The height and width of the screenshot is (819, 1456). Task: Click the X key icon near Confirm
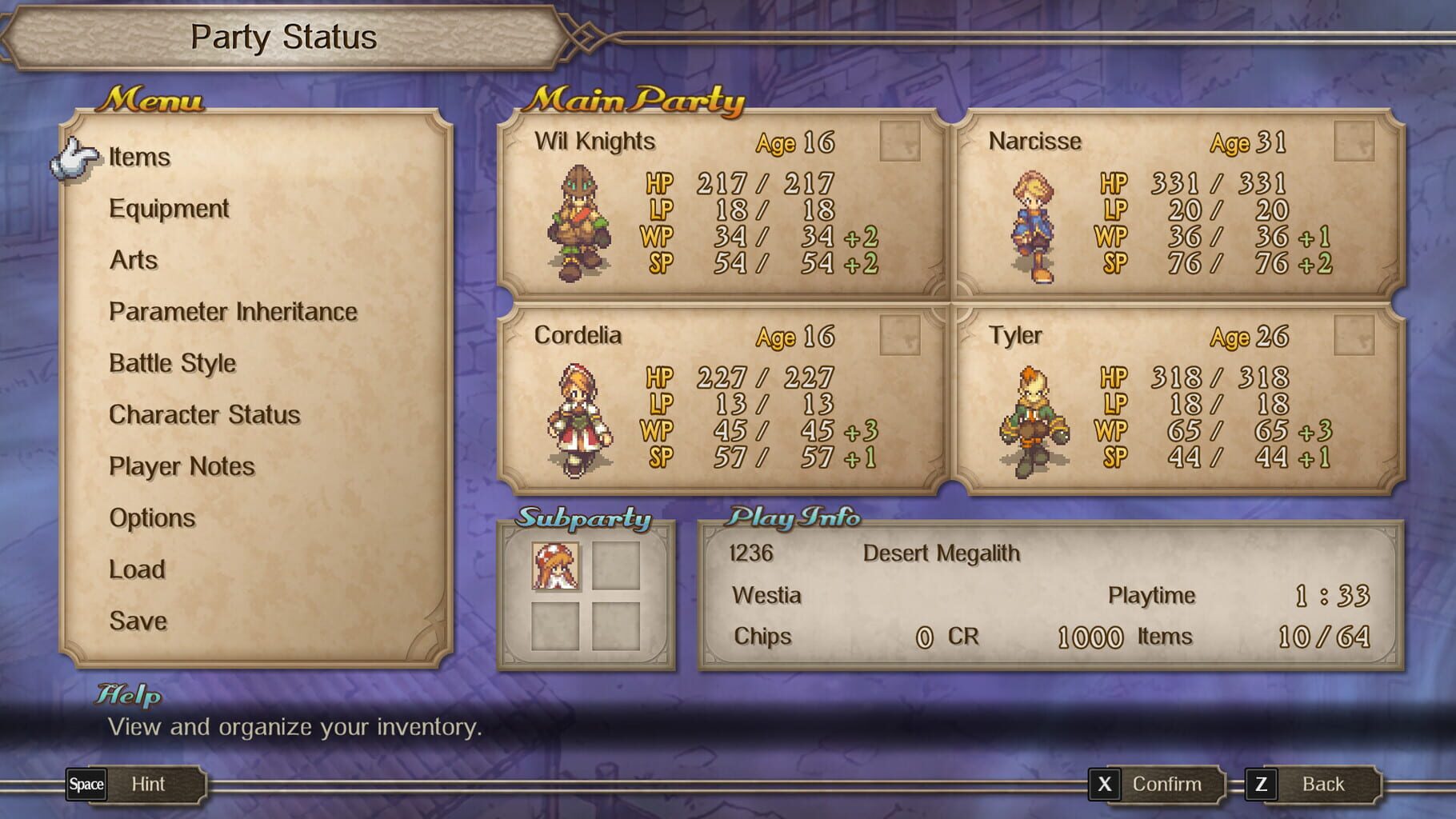click(x=1105, y=785)
